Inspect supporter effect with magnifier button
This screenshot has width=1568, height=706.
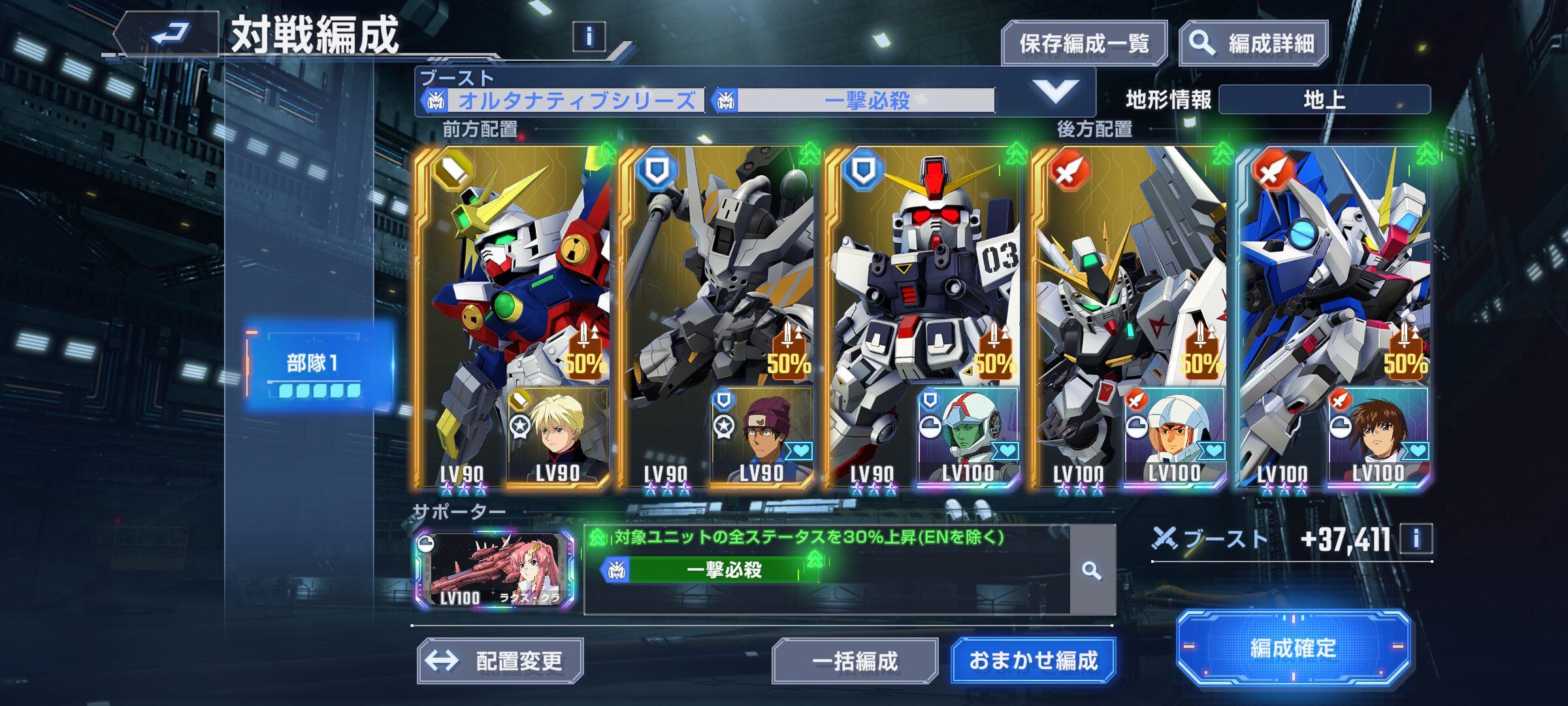point(1092,571)
